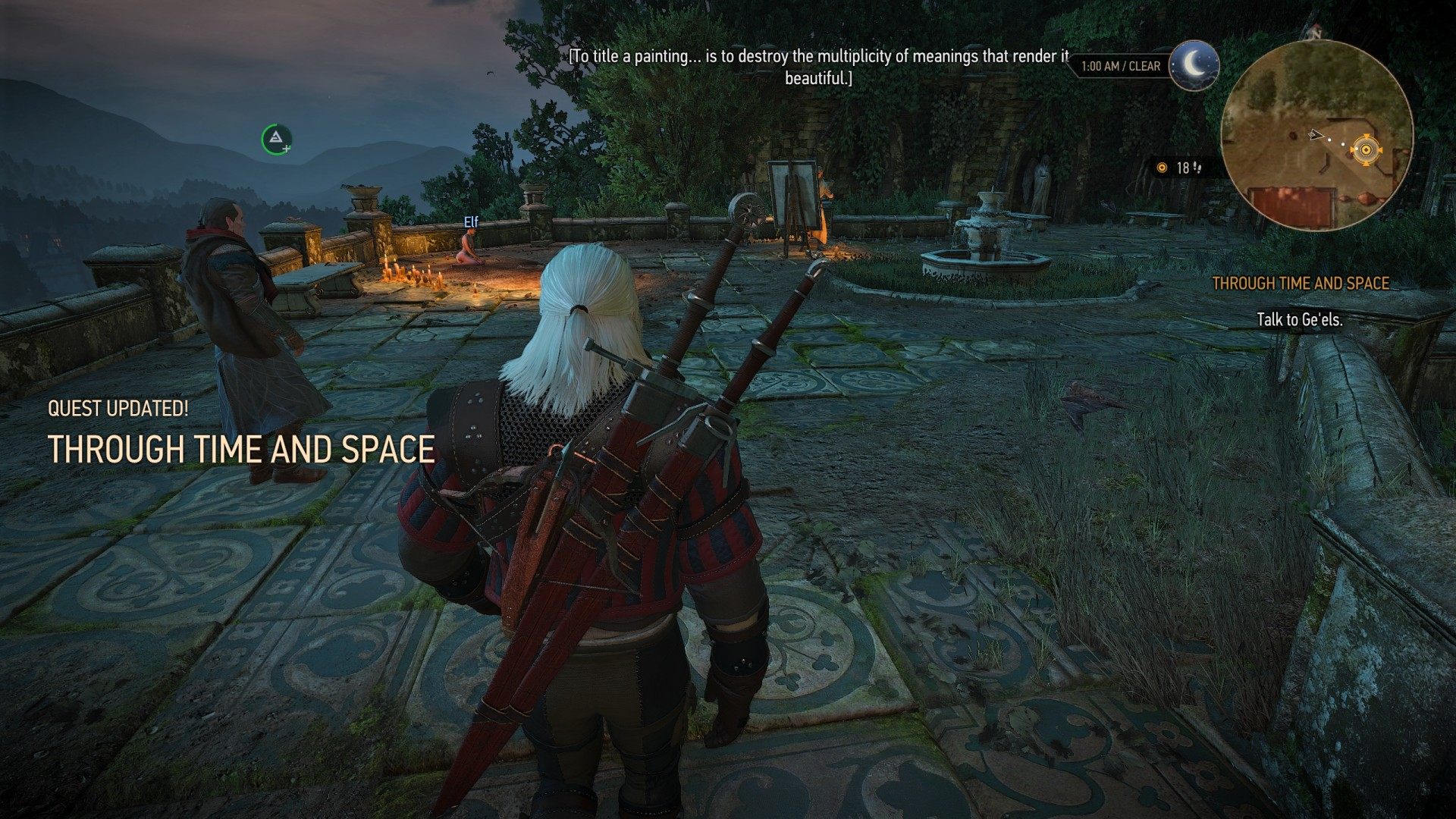The width and height of the screenshot is (1456, 819).
Task: Click the Quest Updated notification
Action: (x=118, y=409)
